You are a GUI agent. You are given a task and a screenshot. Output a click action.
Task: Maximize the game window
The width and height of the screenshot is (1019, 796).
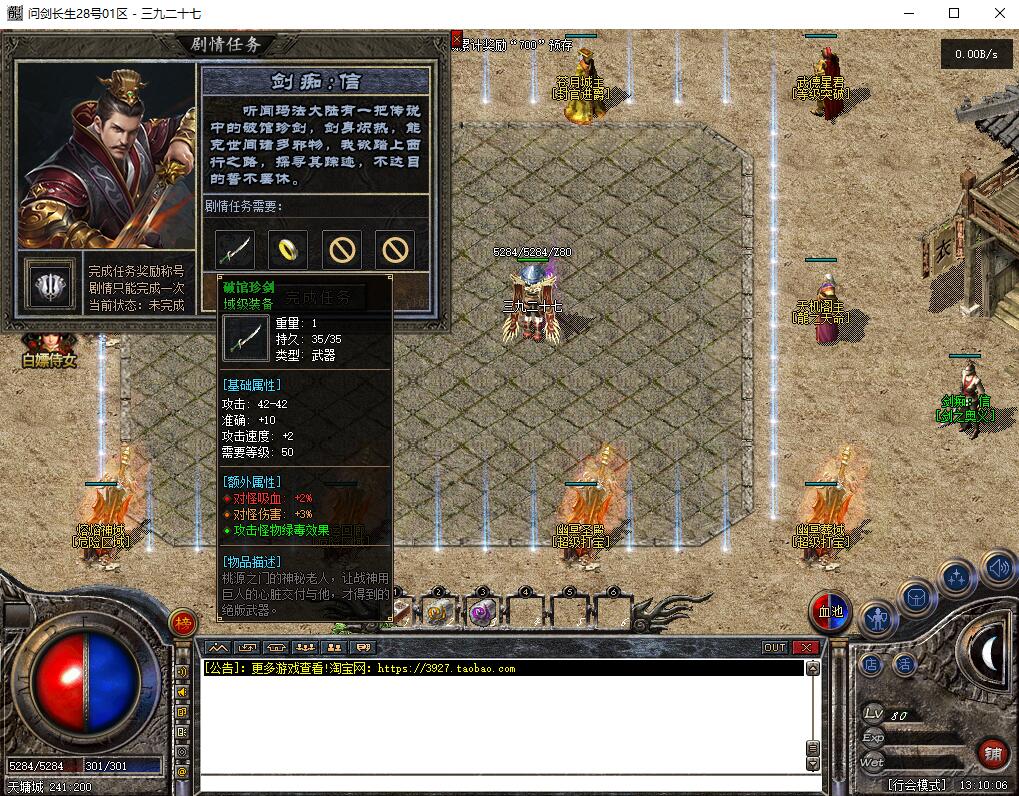954,13
